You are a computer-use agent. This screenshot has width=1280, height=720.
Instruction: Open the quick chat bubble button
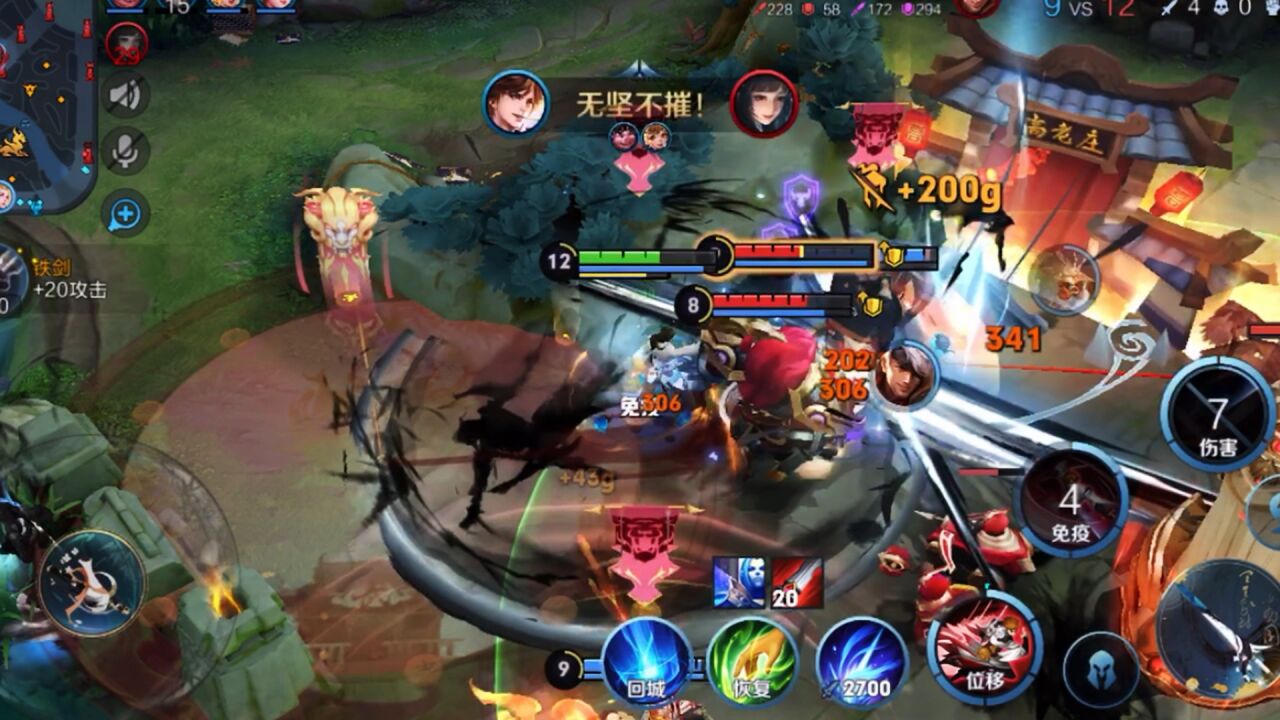click(126, 213)
